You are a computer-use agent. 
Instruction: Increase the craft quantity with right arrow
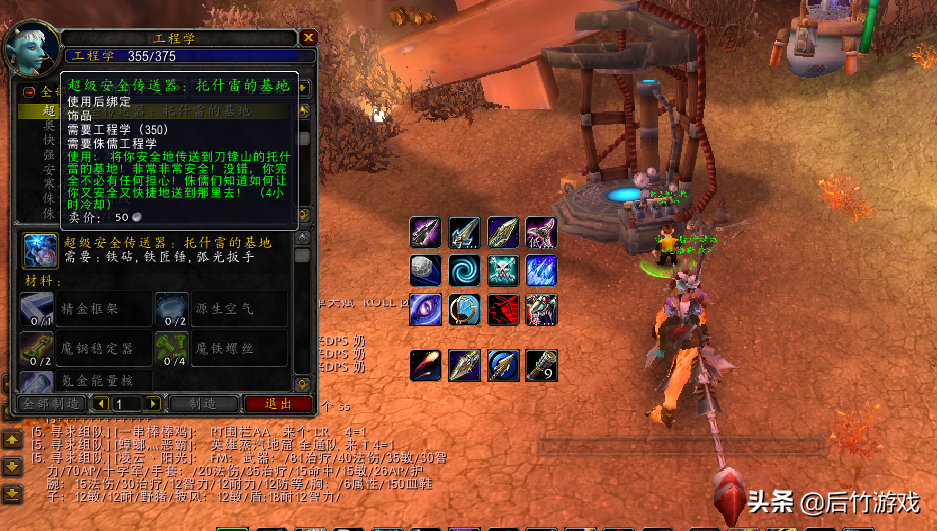pyautogui.click(x=153, y=404)
